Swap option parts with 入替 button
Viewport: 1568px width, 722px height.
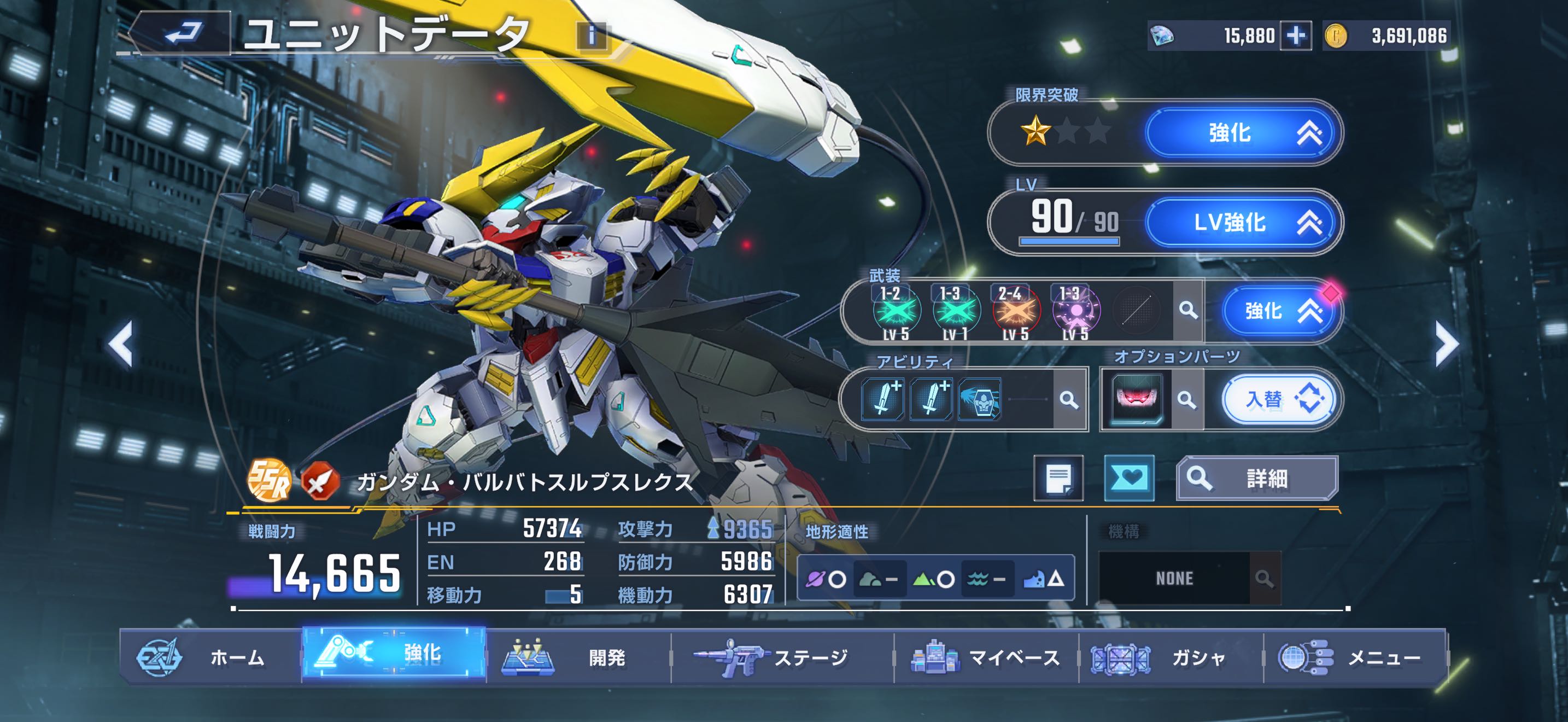click(x=1278, y=400)
